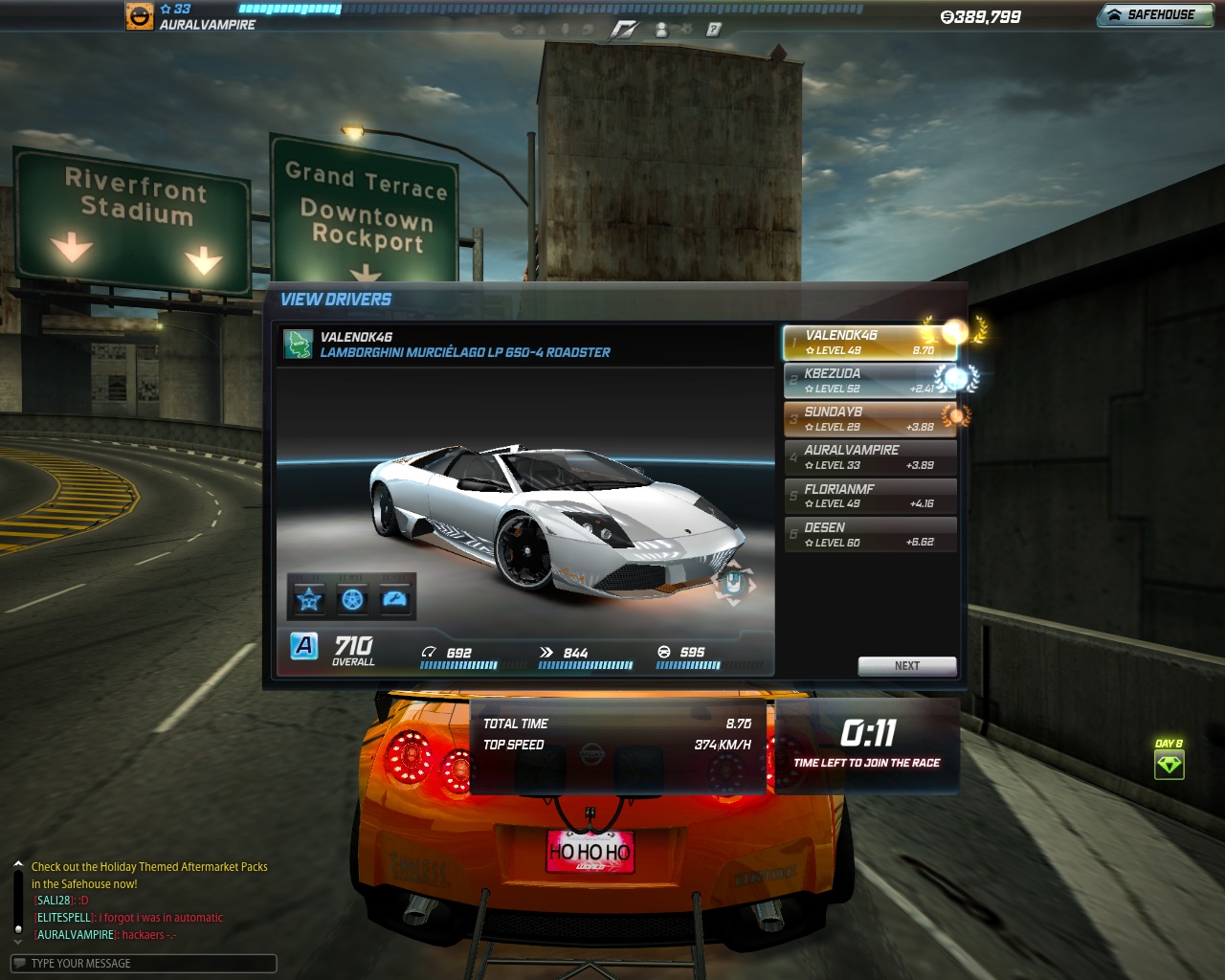
Task: Show driver DESEN's car
Action: 869,534
